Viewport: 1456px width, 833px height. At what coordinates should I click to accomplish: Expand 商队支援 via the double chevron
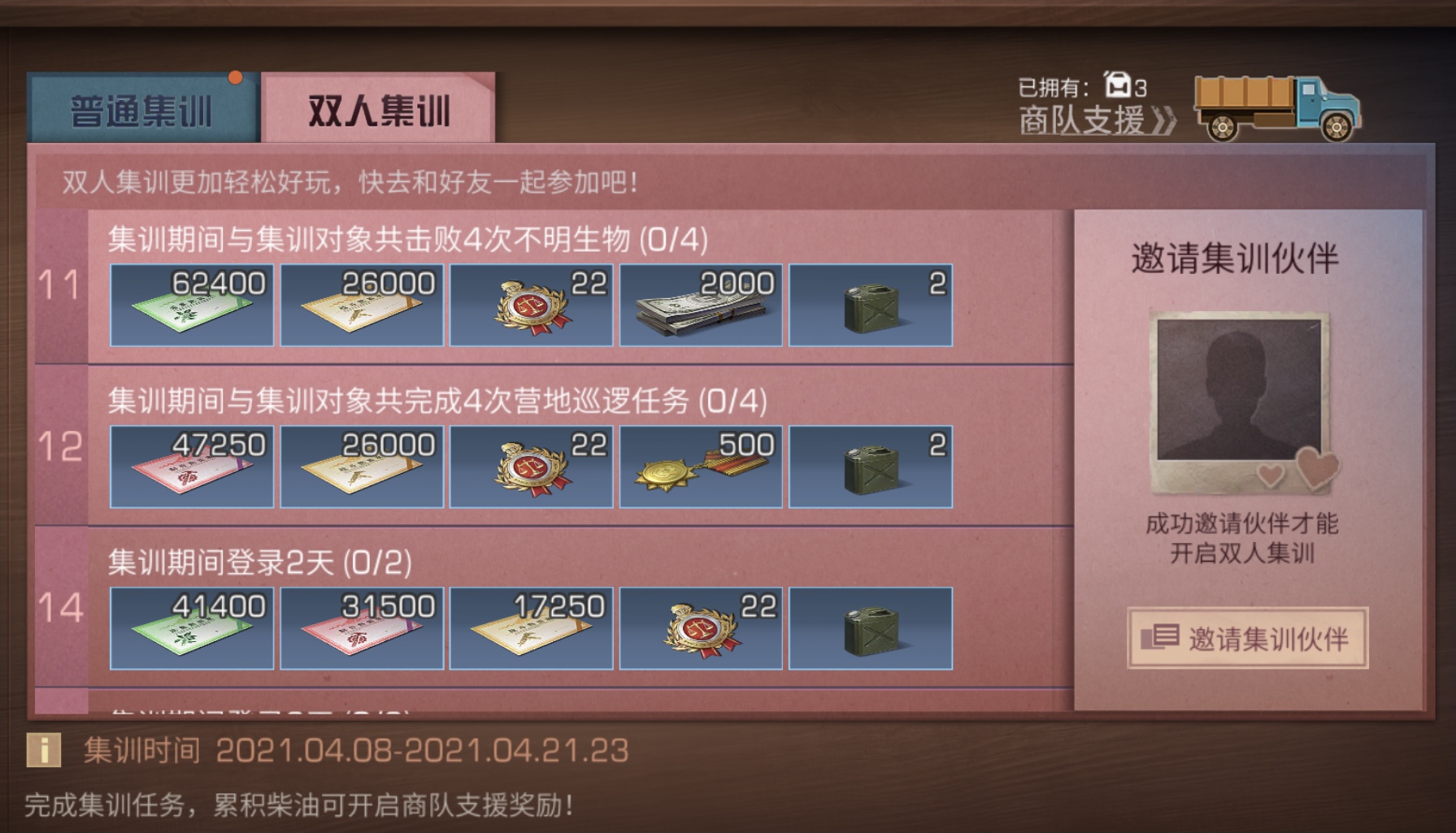[x=1164, y=122]
